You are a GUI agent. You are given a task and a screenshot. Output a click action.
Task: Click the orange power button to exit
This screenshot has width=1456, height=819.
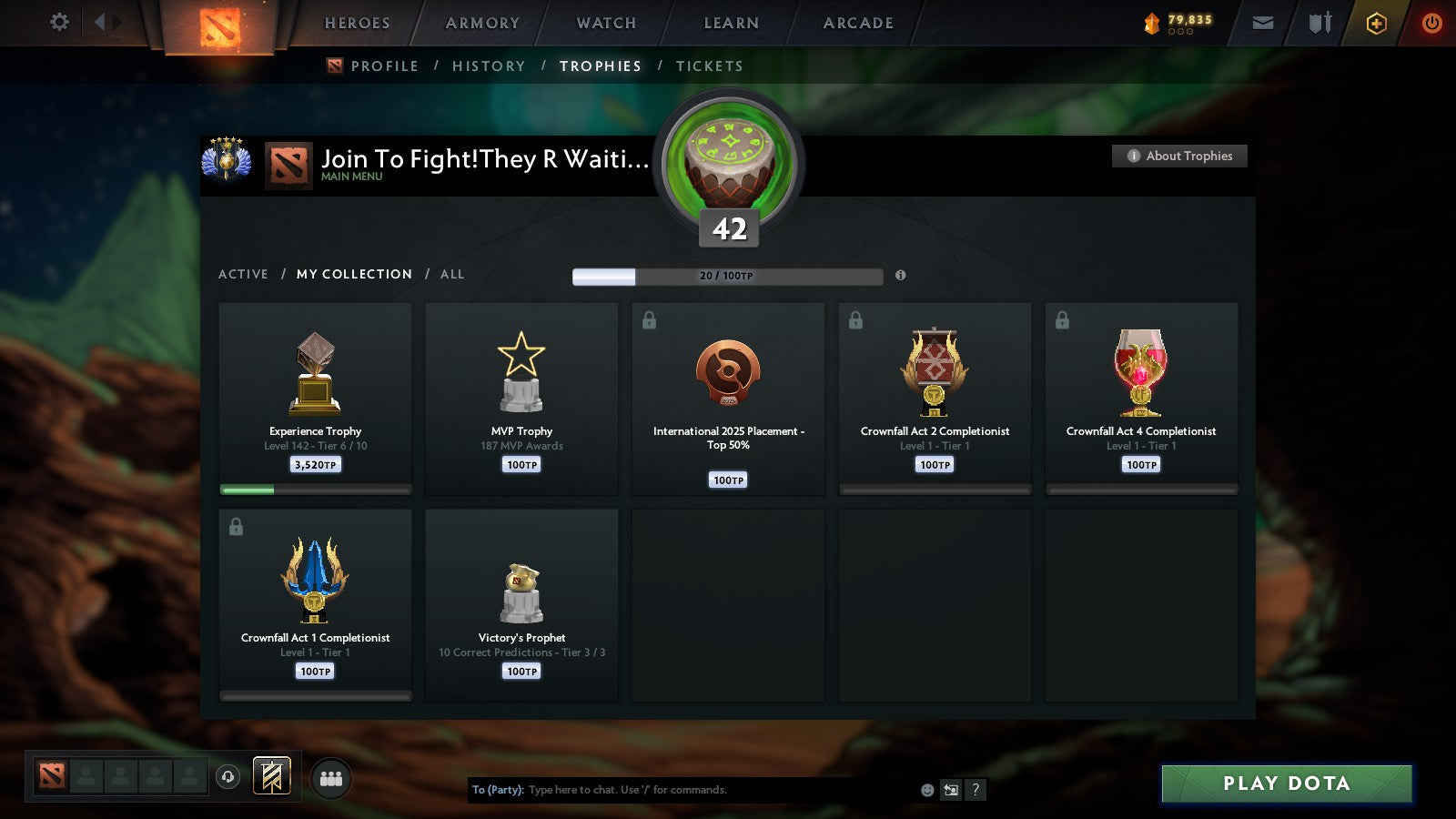click(1431, 24)
